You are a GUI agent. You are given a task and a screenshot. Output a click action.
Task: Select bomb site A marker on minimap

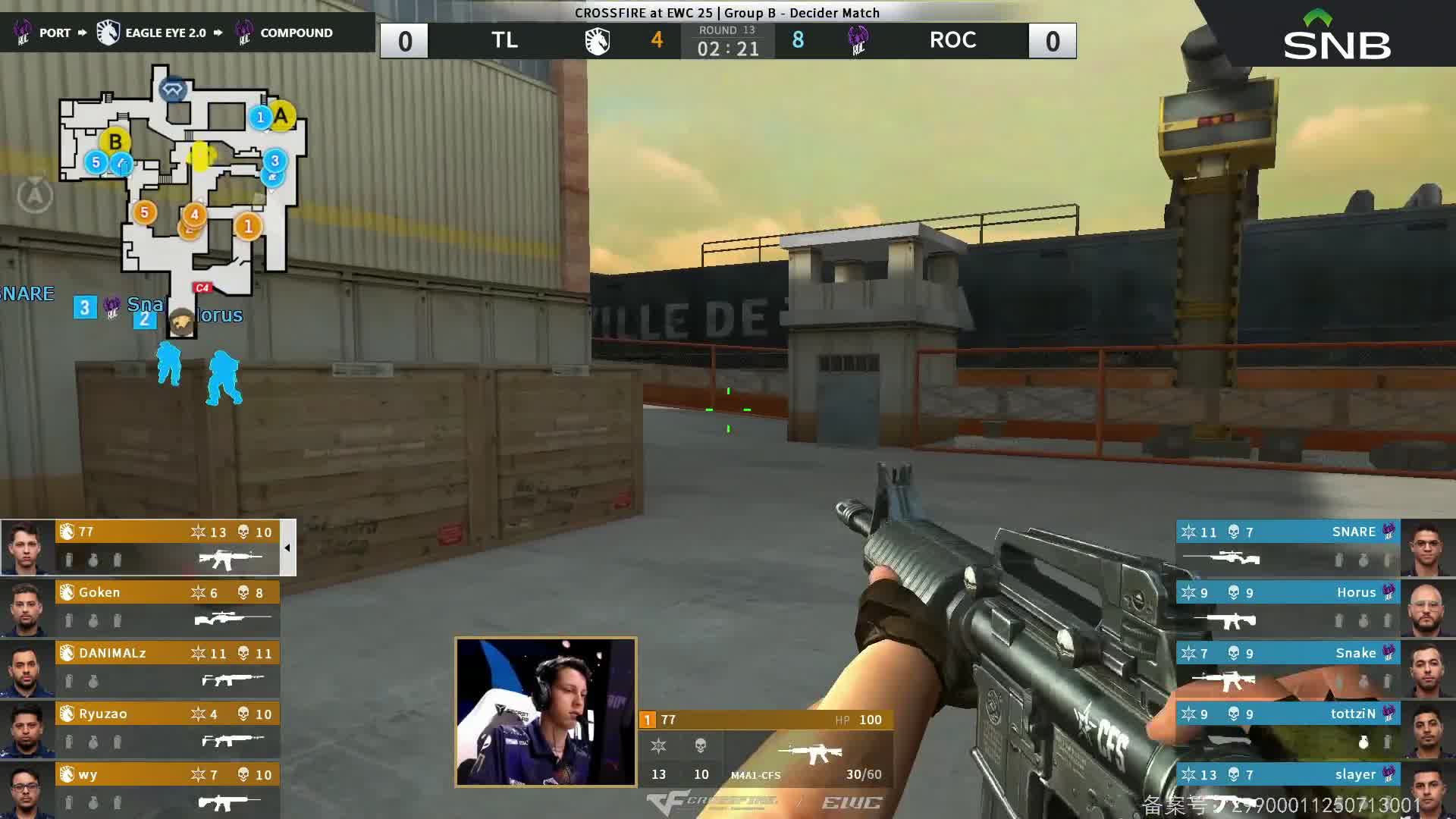(281, 116)
